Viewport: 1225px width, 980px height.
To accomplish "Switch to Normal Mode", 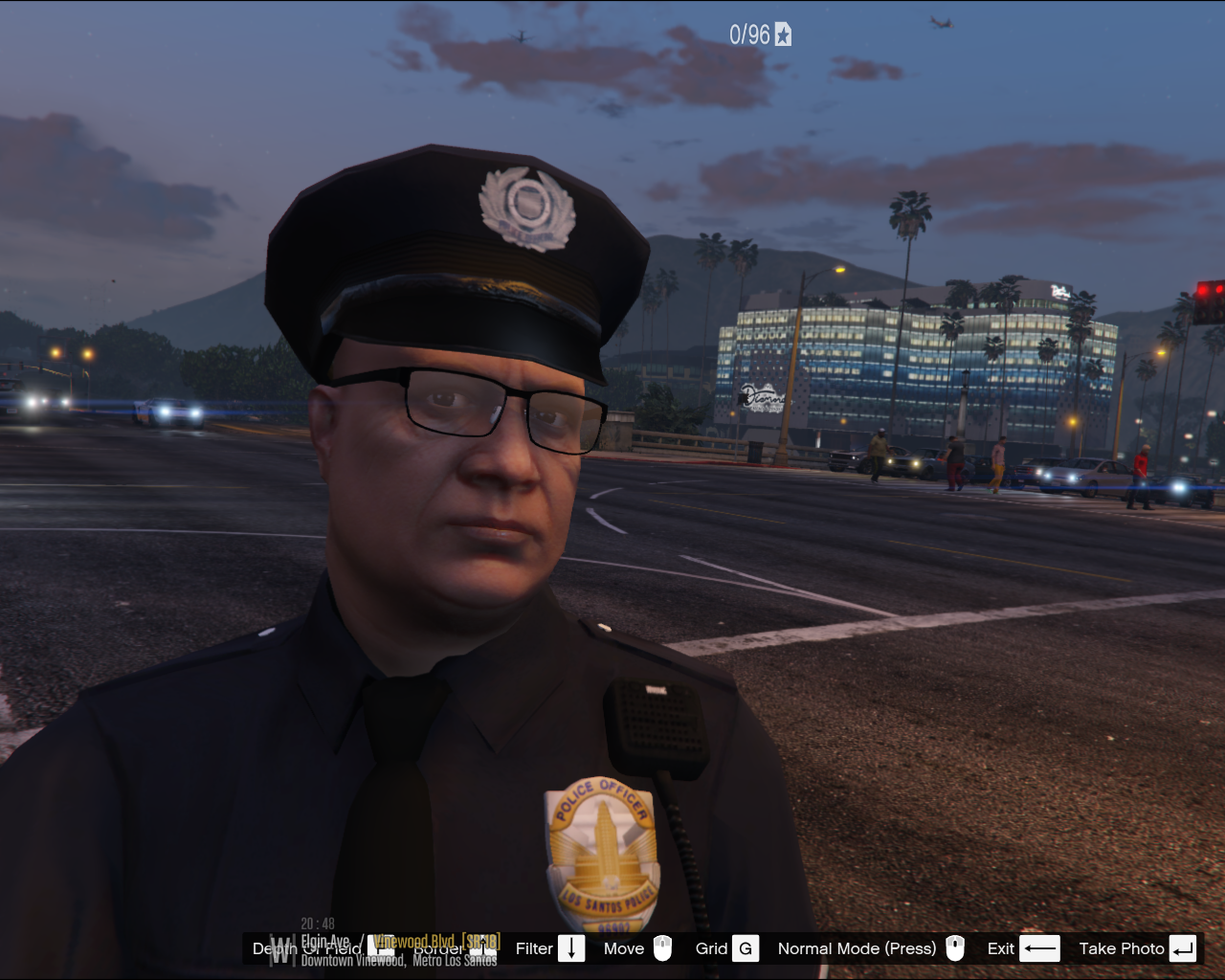I will (869, 948).
